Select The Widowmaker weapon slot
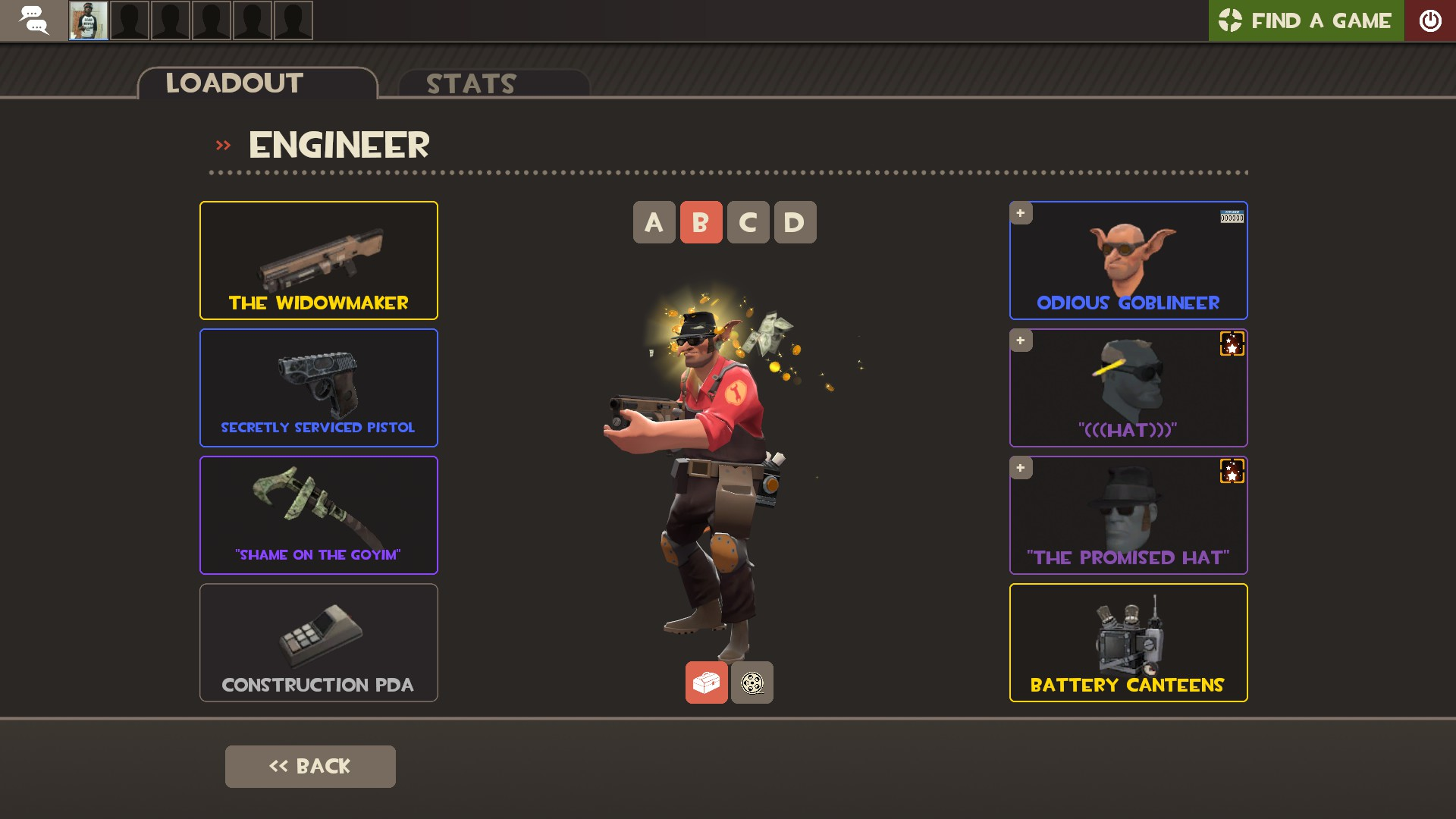The width and height of the screenshot is (1456, 819). (x=318, y=260)
